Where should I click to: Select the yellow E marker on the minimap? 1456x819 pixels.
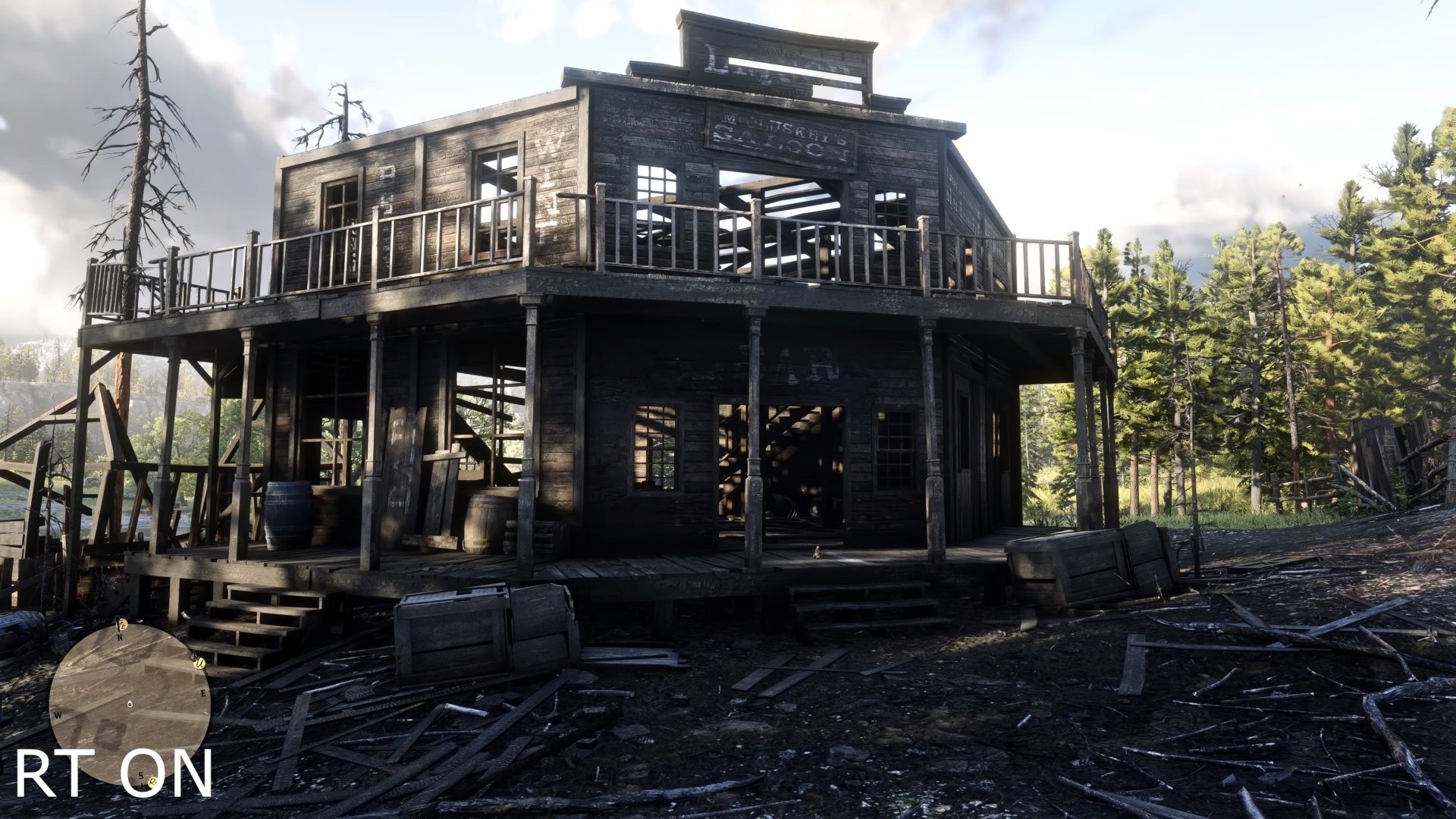tap(122, 624)
